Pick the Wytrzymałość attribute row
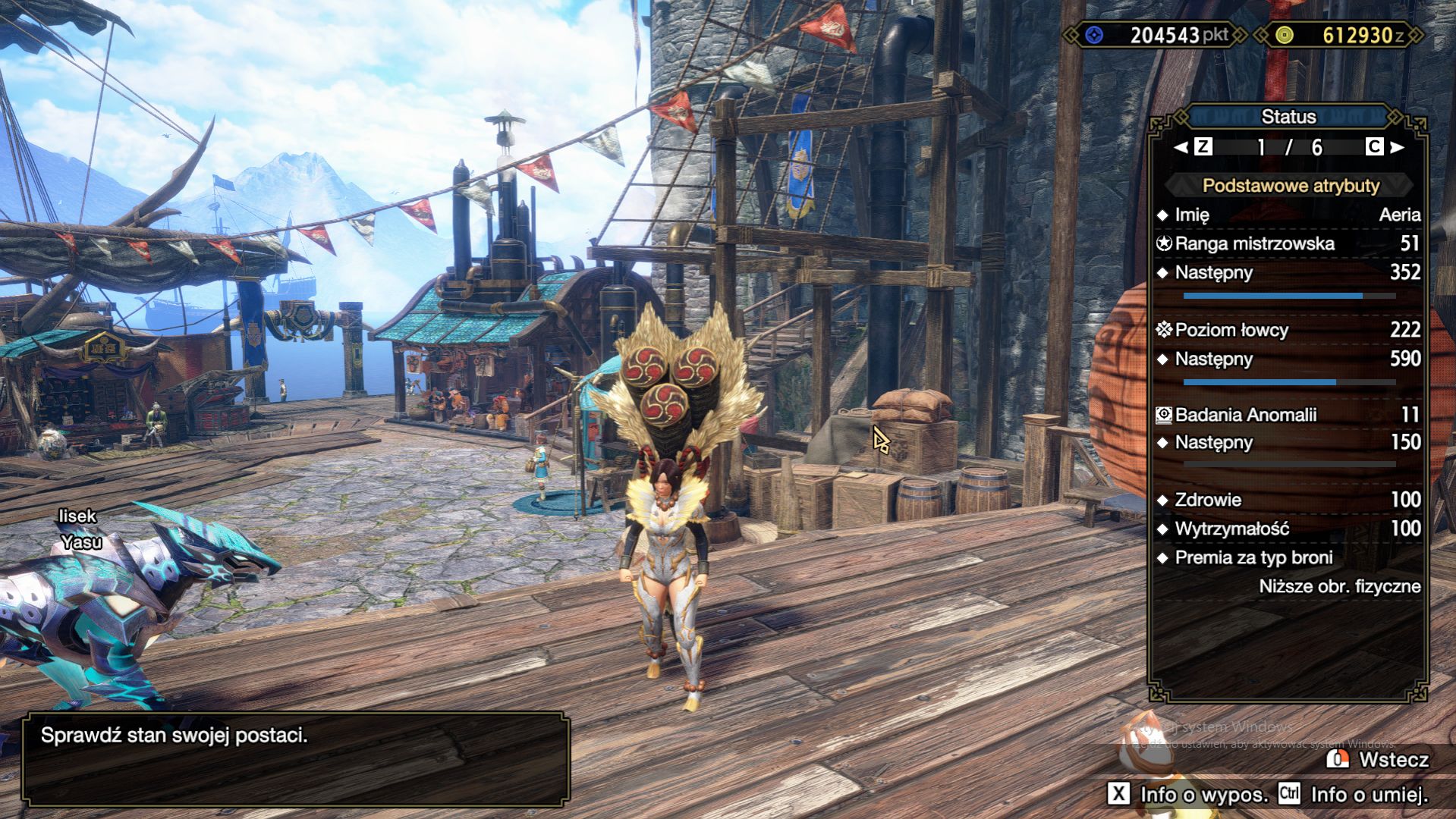 click(x=1288, y=529)
